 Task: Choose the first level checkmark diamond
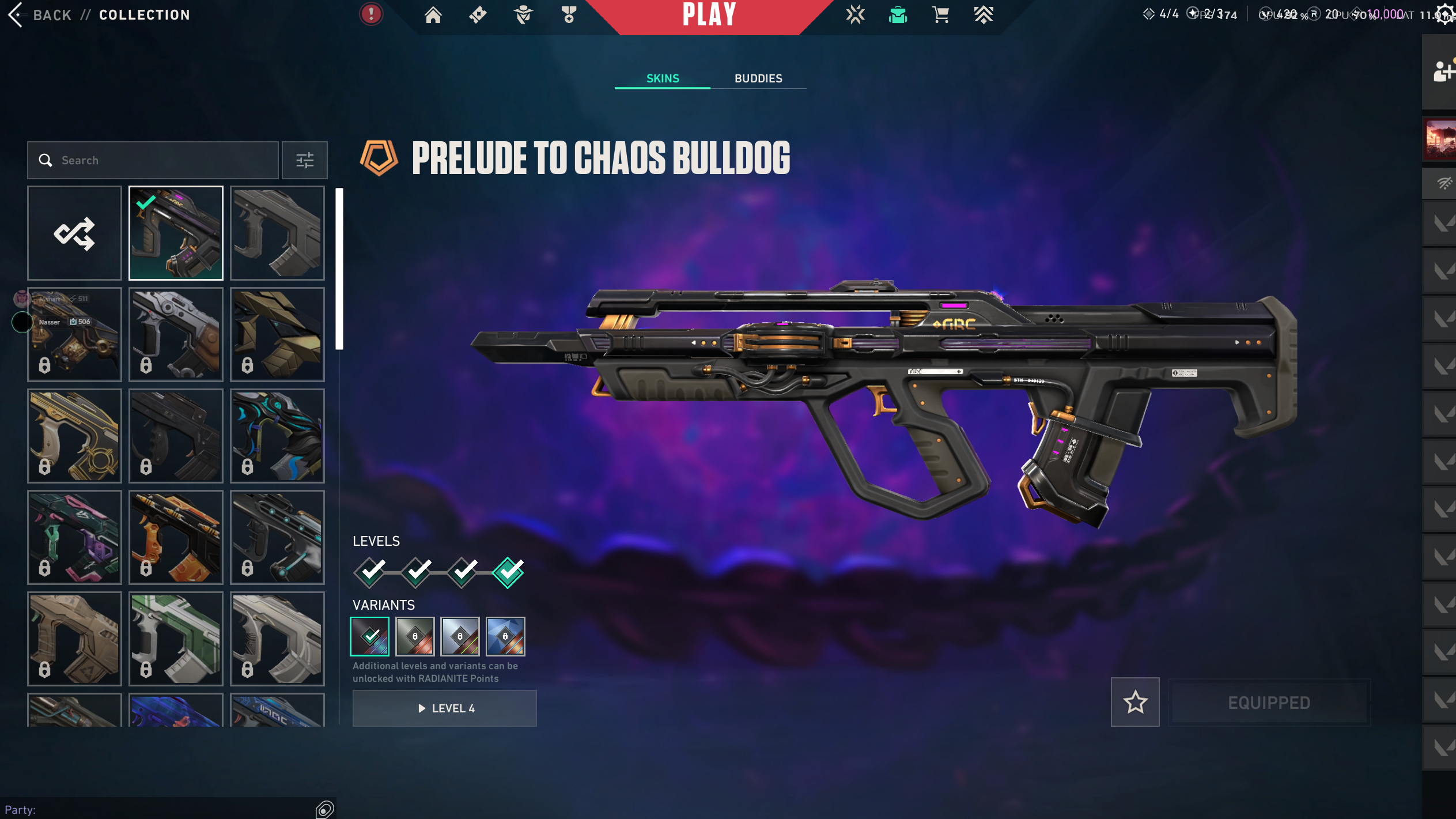(370, 572)
